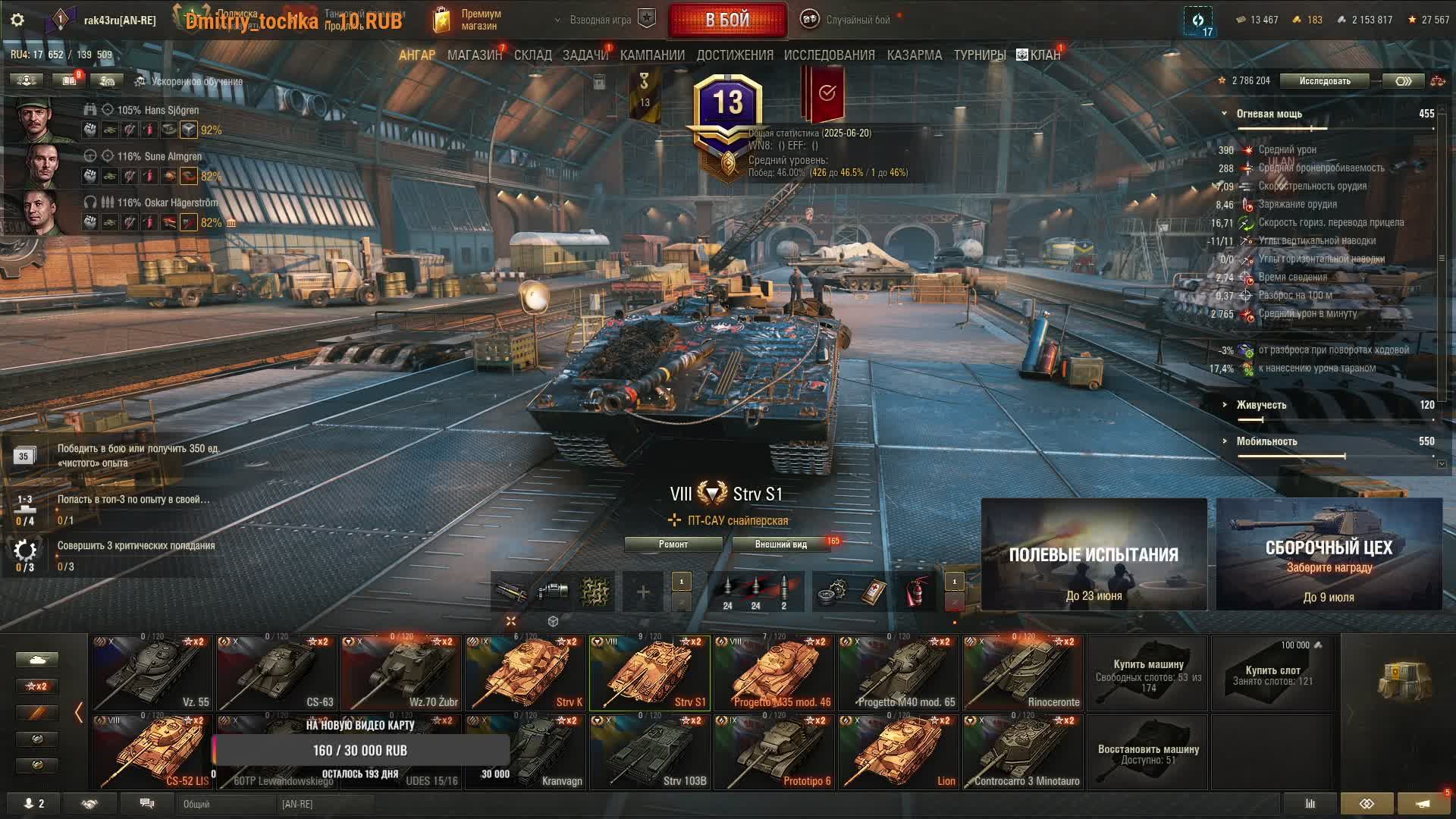
Task: Open the Сборочный цех event banner
Action: [1329, 554]
